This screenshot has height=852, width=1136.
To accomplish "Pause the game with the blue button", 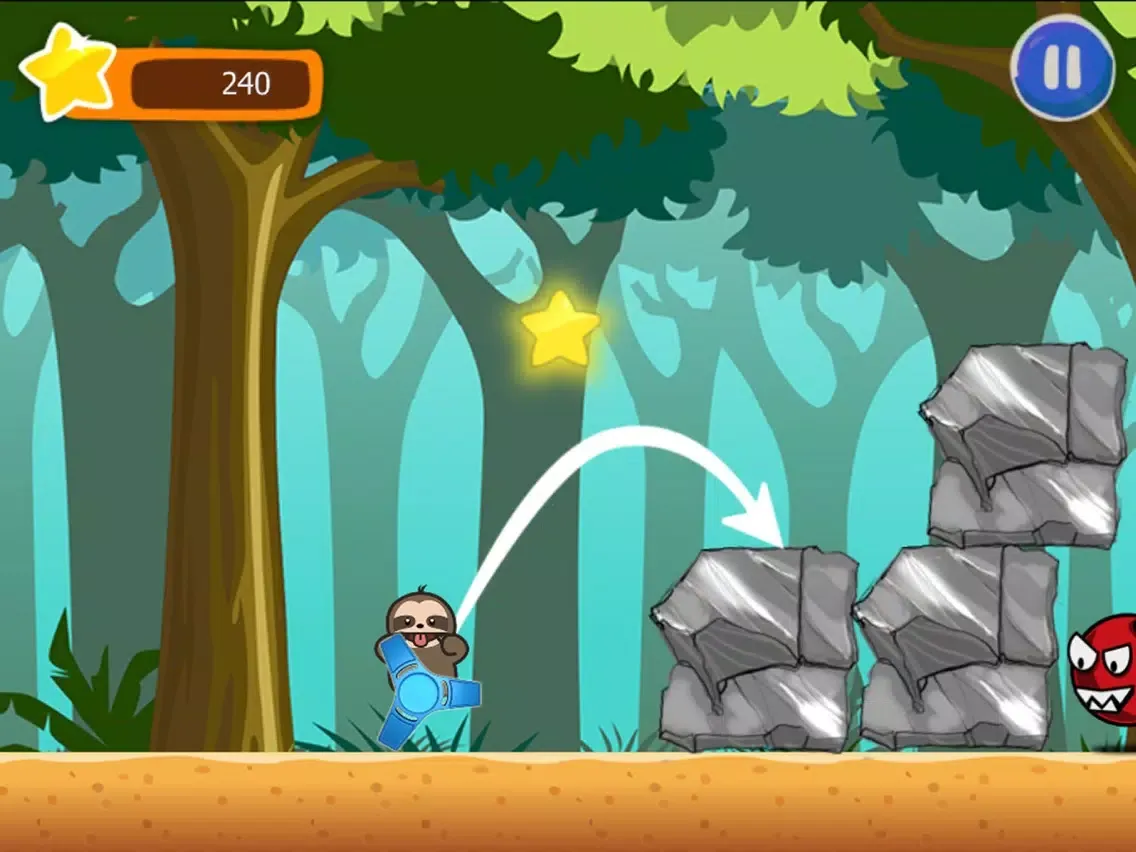I will 1062,65.
